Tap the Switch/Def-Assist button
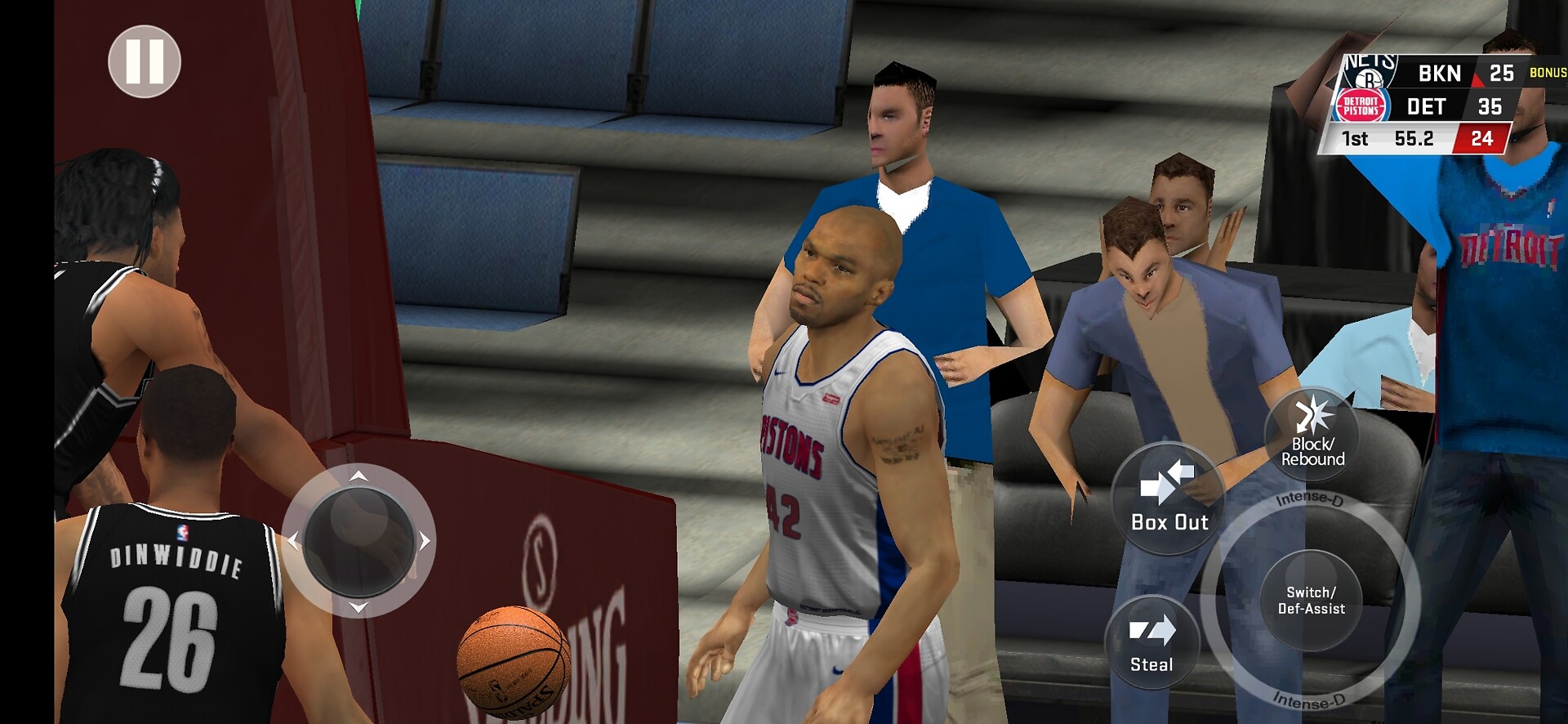Screen dimensions: 1568x724 pos(1311,601)
